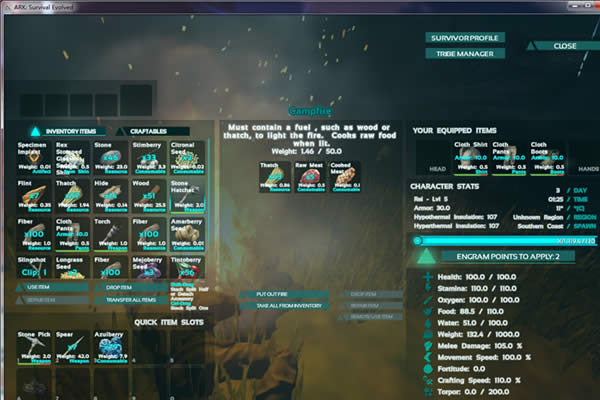Put out the campfire
Viewport: 600px width, 400px height.
271,295
